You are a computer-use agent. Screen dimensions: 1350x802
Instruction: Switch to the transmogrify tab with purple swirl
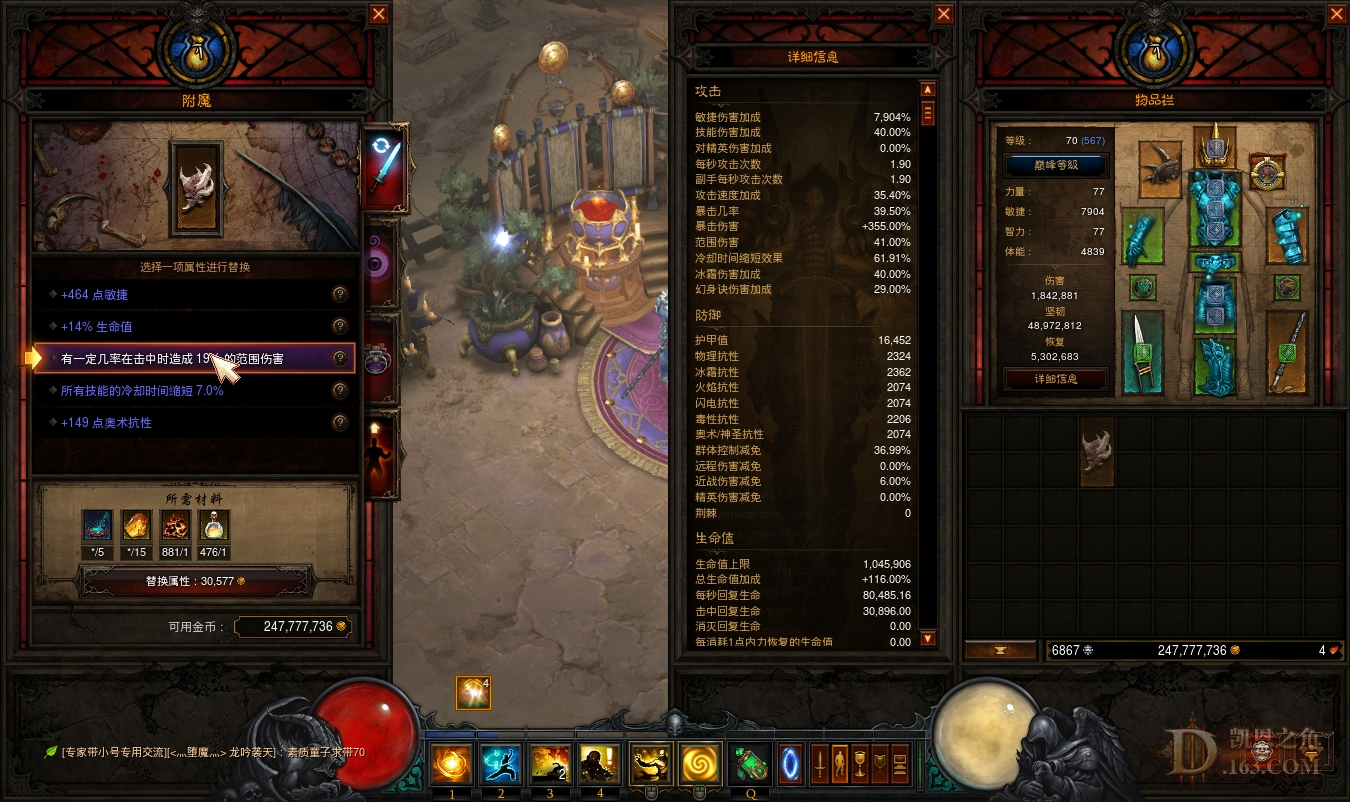tap(378, 257)
